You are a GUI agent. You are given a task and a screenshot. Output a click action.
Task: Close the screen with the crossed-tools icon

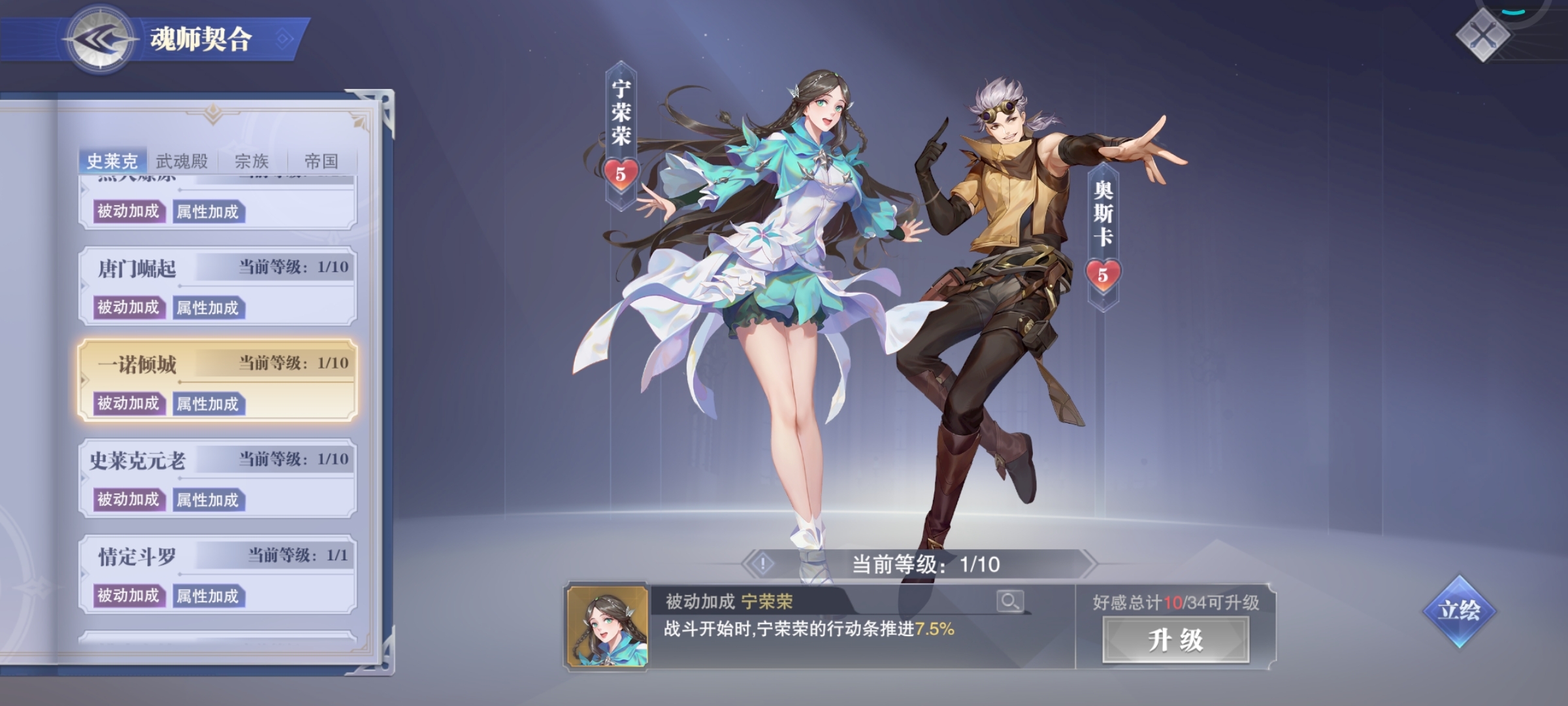coord(1482,36)
